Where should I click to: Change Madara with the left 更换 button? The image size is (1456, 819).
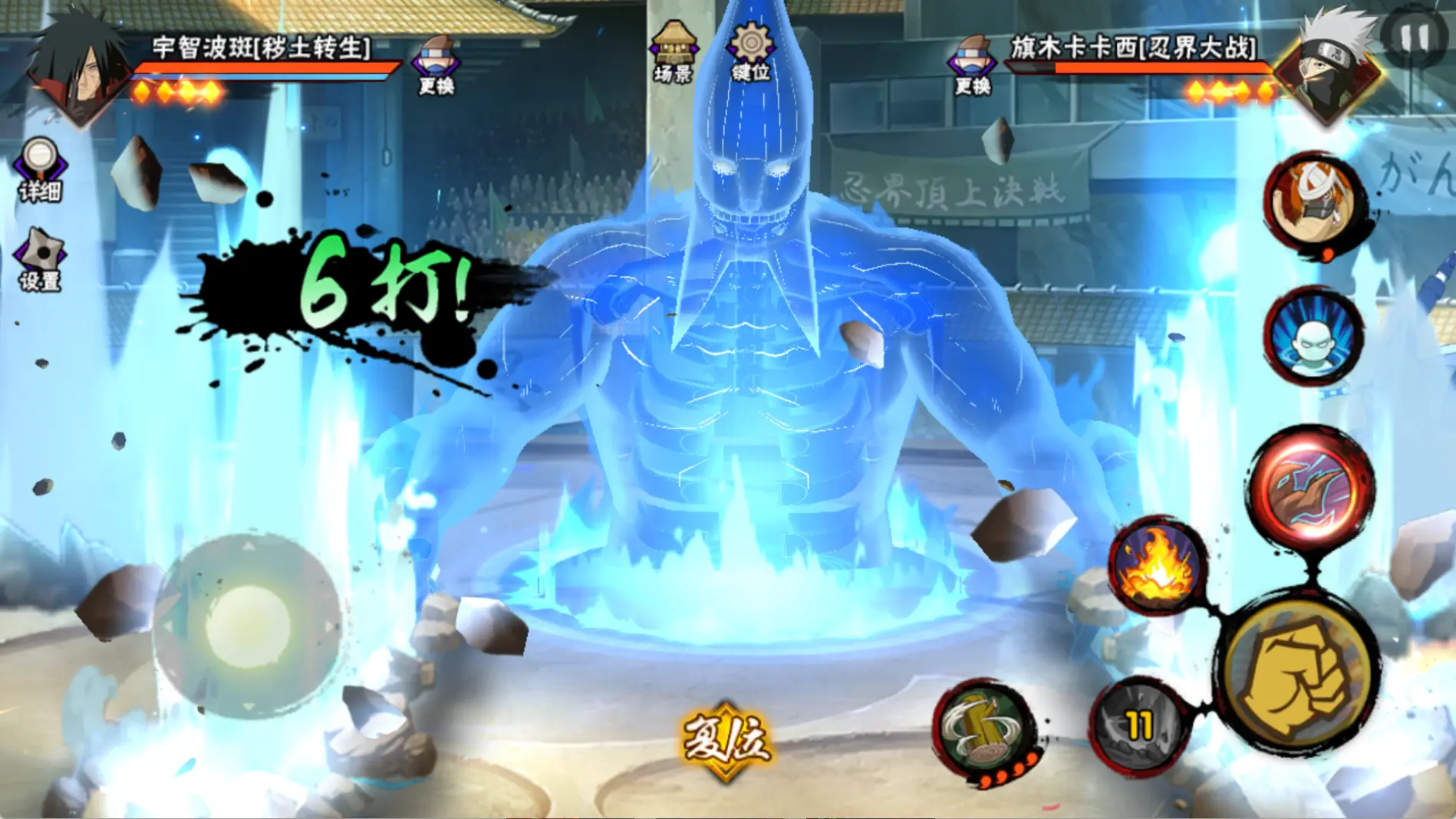click(436, 64)
